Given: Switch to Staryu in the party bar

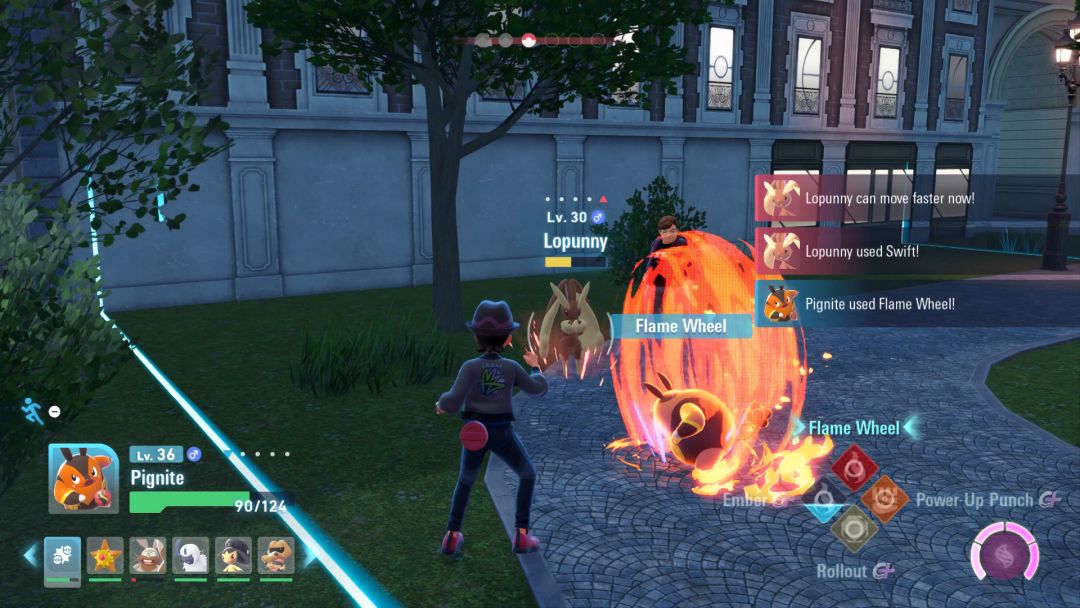Looking at the screenshot, I should pyautogui.click(x=105, y=557).
